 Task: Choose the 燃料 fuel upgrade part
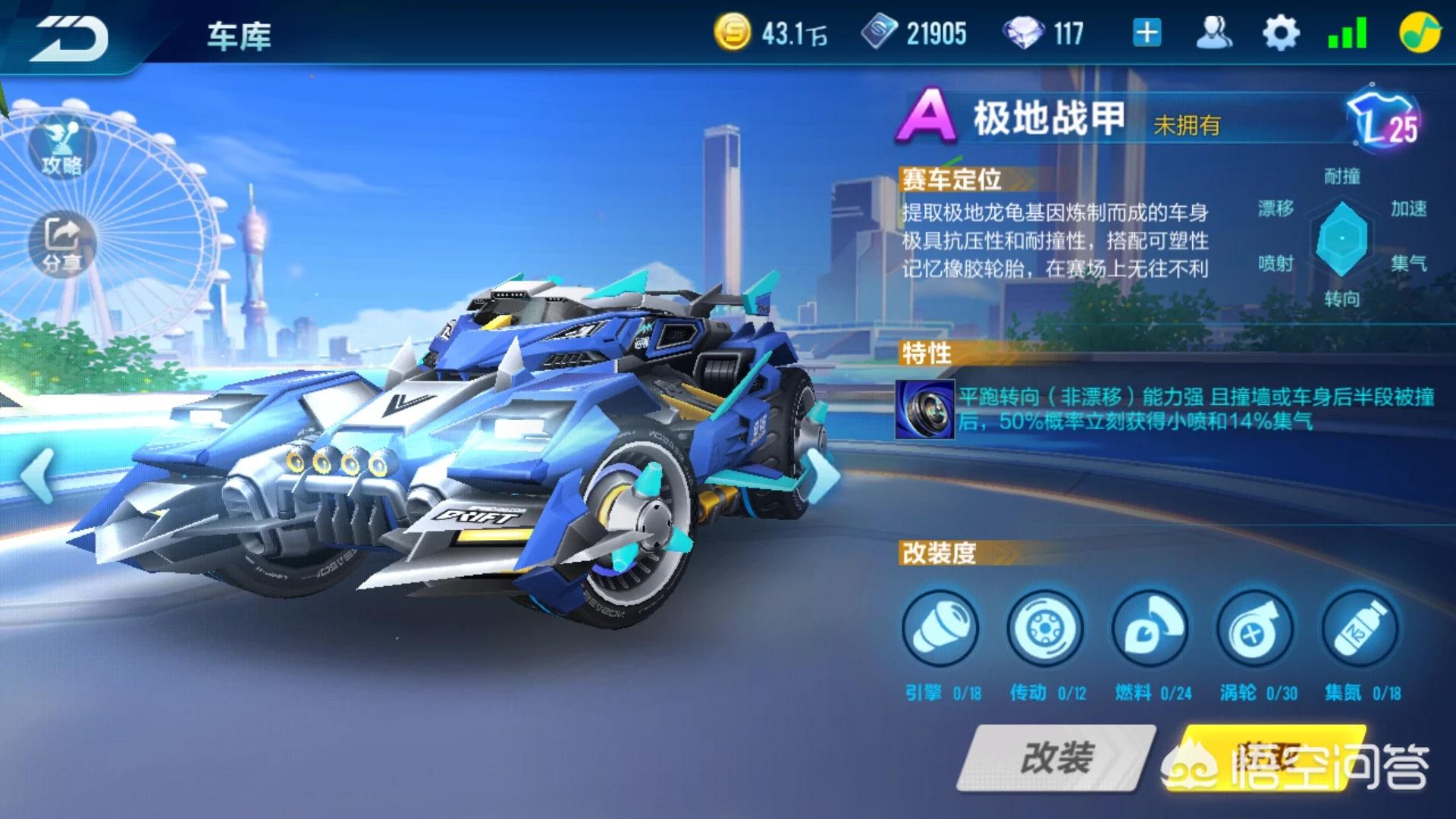(x=1150, y=629)
